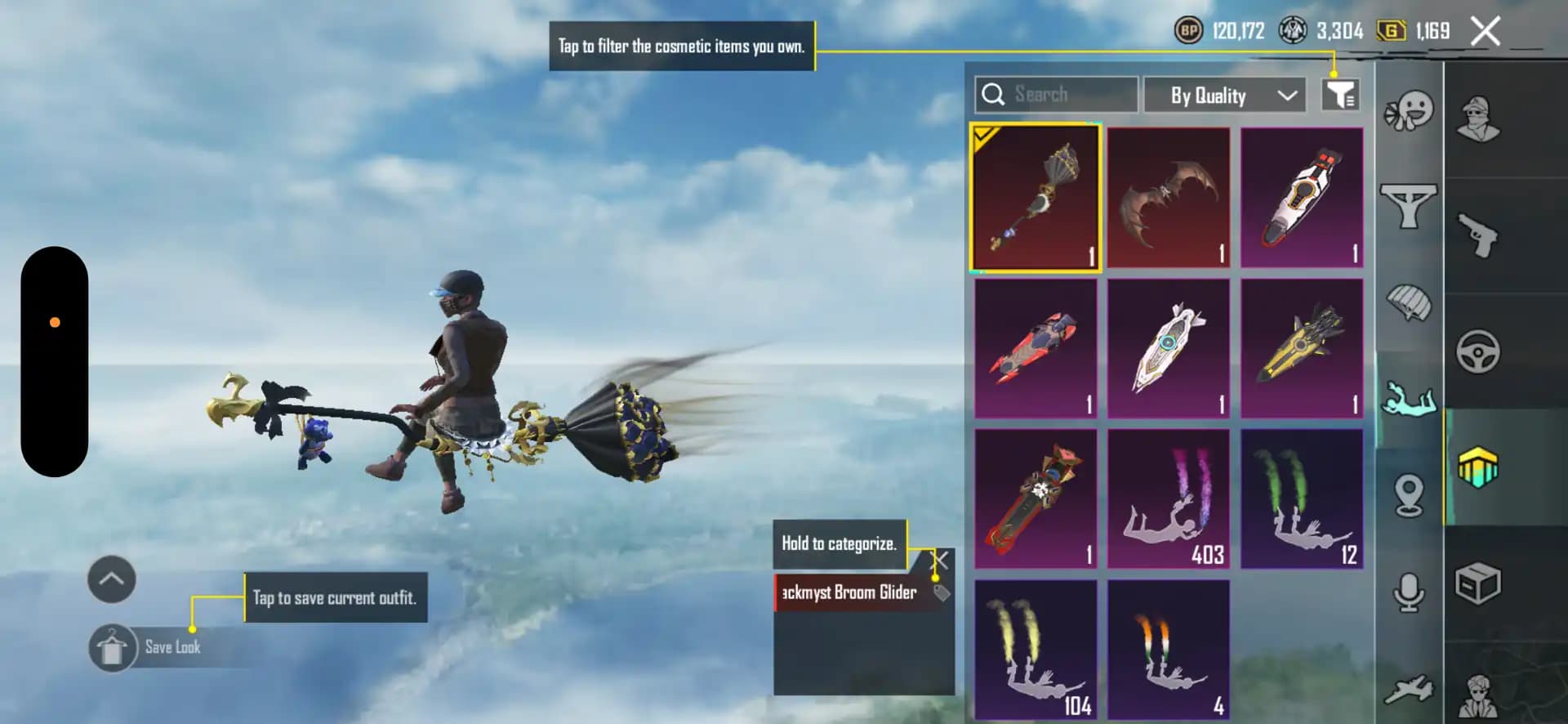Open the pistol weapon skins tab
Viewport: 1568px width, 724px height.
tap(1477, 235)
